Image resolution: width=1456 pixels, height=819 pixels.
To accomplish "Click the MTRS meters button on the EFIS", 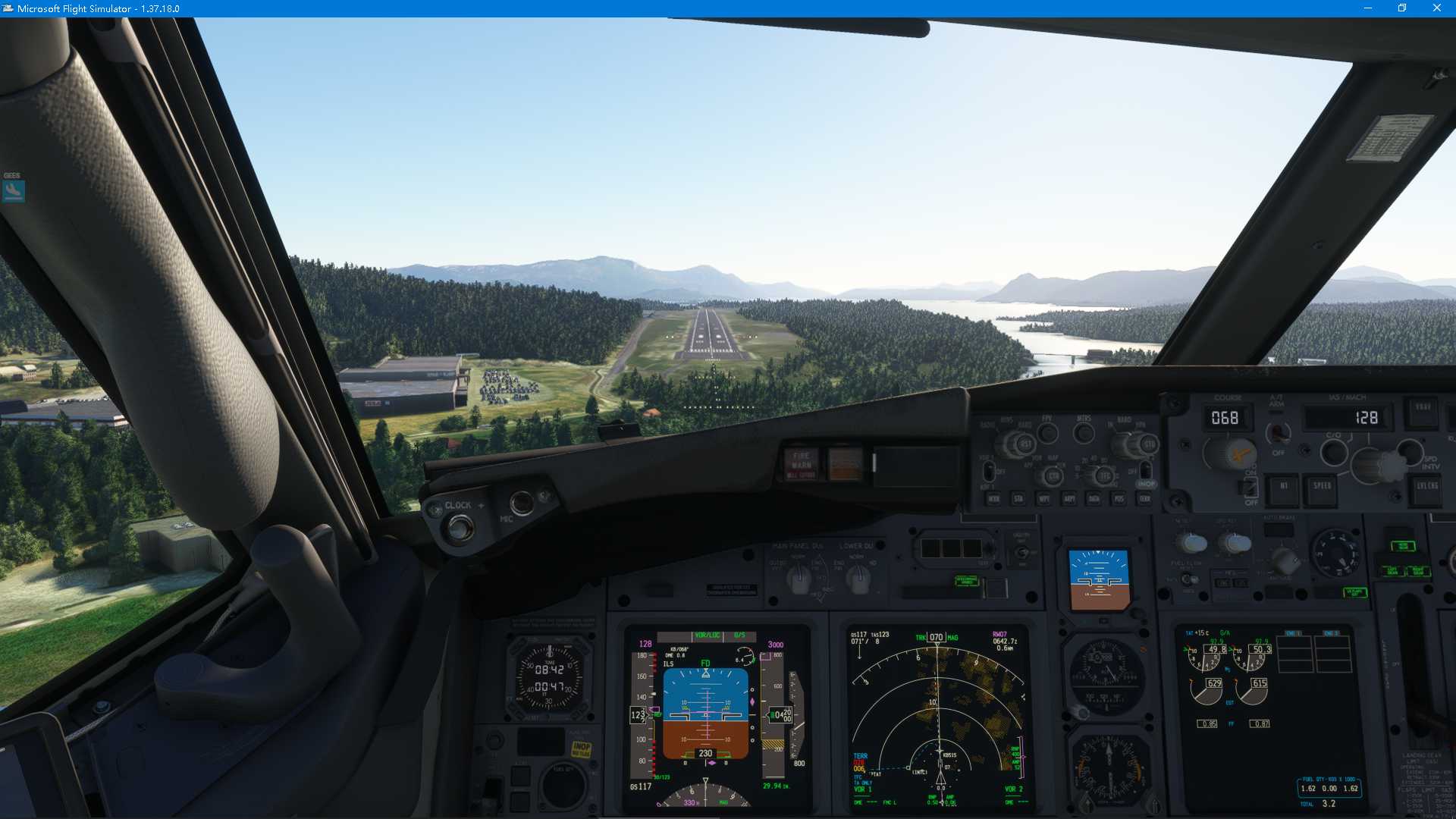I will coord(1085,432).
